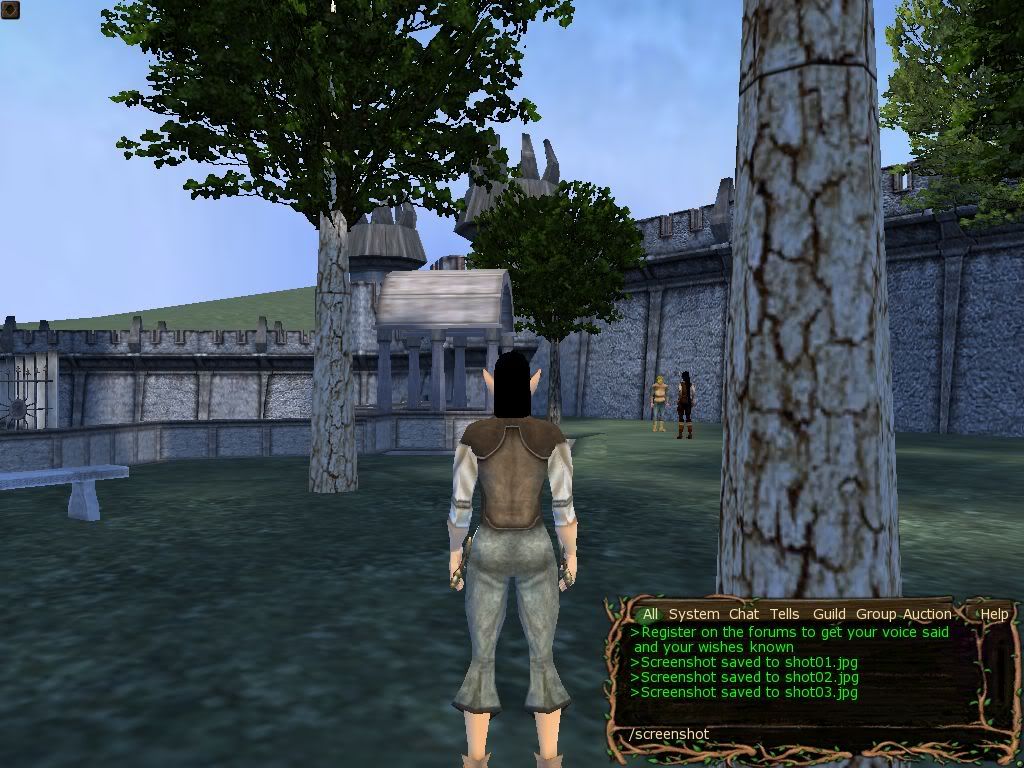The image size is (1024, 768).
Task: Open the Help tab in chat window
Action: pos(994,614)
